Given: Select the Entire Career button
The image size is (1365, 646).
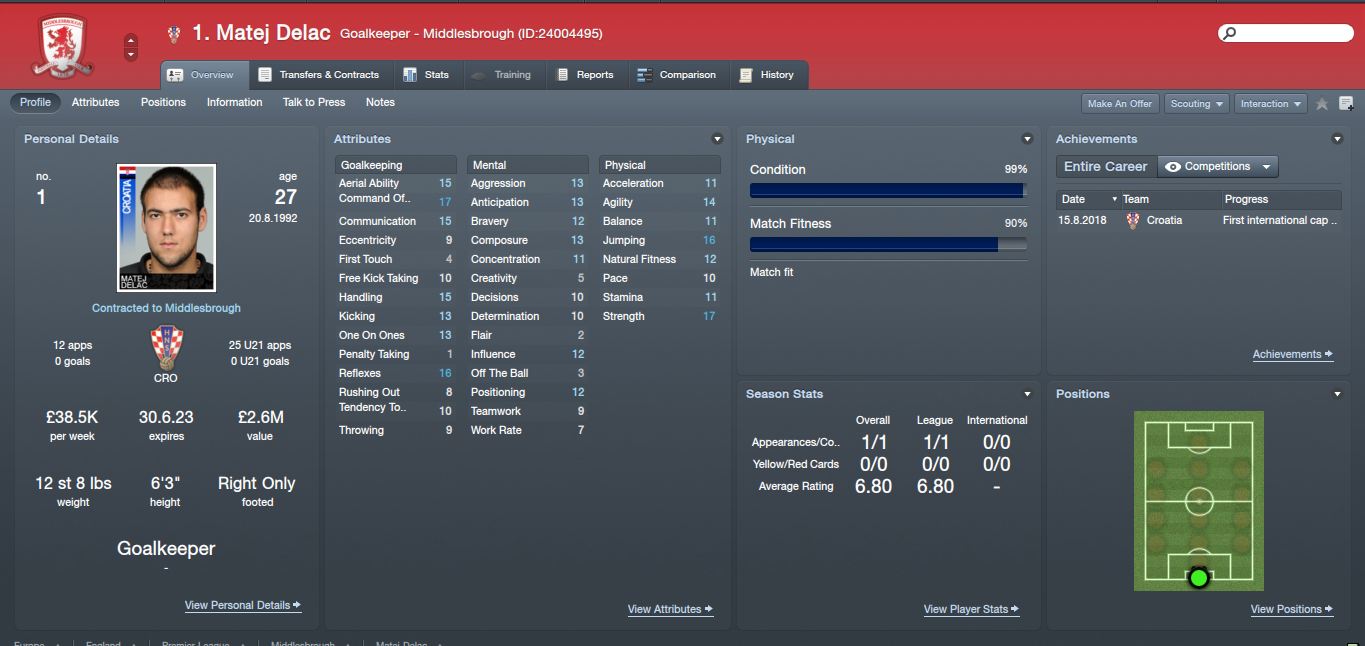Looking at the screenshot, I should [x=1105, y=167].
